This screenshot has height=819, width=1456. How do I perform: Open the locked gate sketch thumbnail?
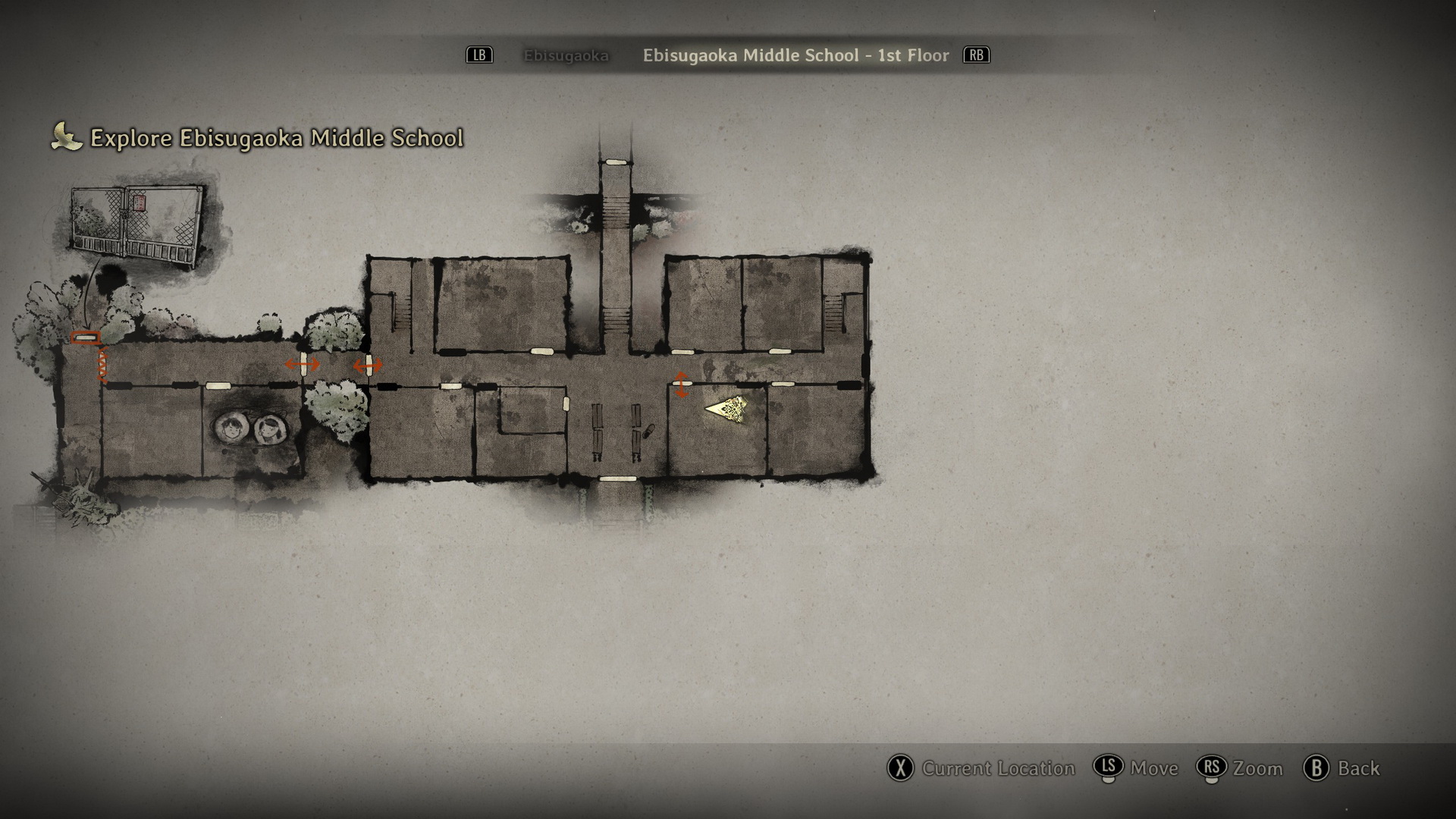click(136, 224)
